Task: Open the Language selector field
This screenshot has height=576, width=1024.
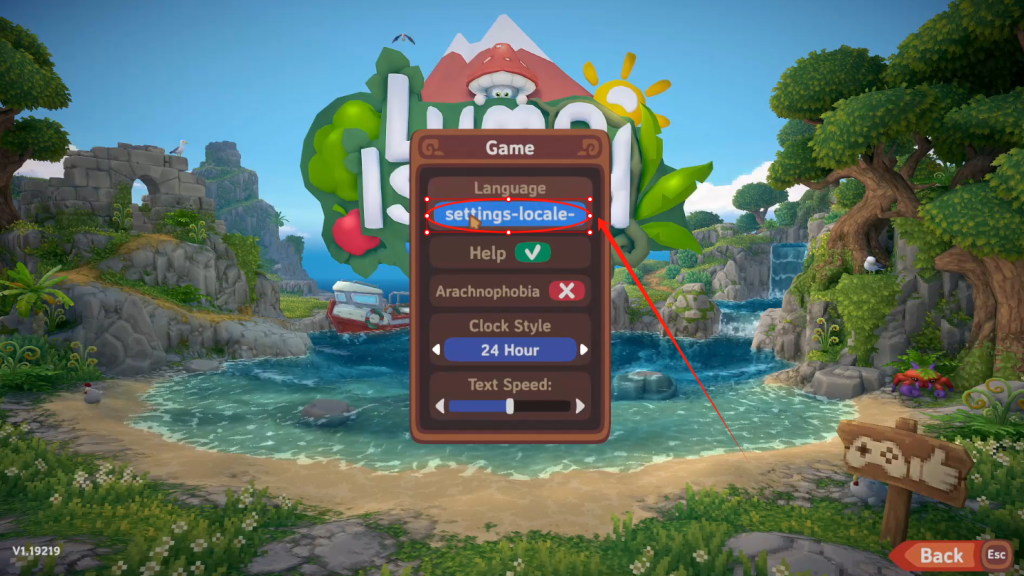Action: (x=510, y=214)
